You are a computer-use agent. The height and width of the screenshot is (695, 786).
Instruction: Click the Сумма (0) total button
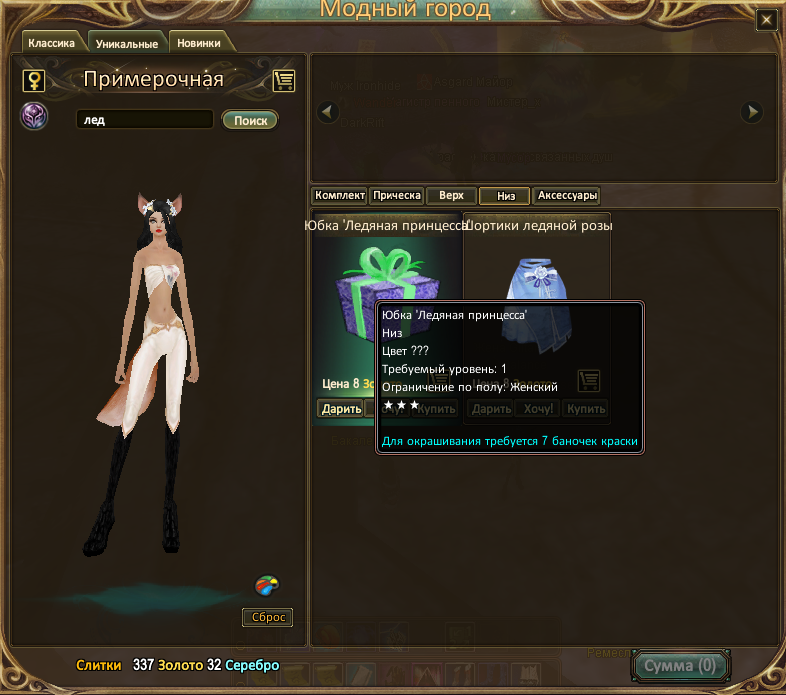[681, 665]
